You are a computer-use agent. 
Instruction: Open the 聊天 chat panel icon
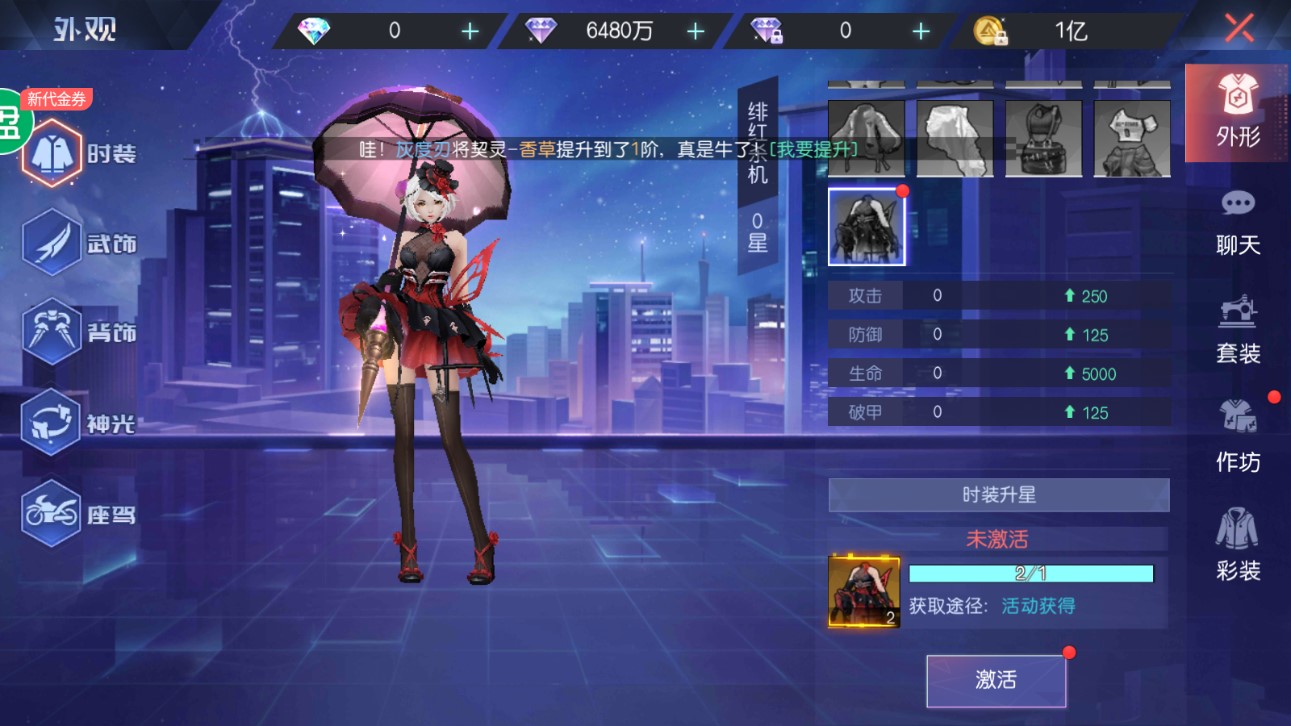tap(1236, 222)
